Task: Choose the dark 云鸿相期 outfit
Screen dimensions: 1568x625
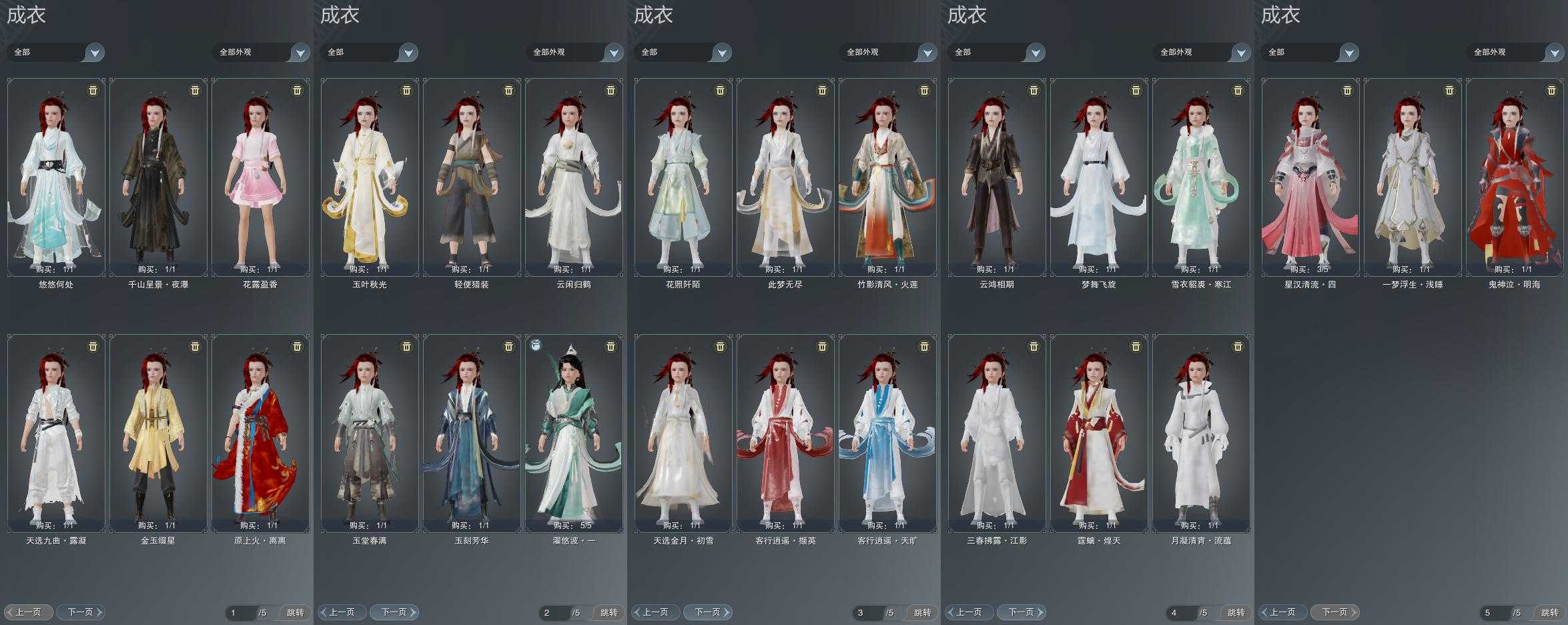Action: coord(997,177)
